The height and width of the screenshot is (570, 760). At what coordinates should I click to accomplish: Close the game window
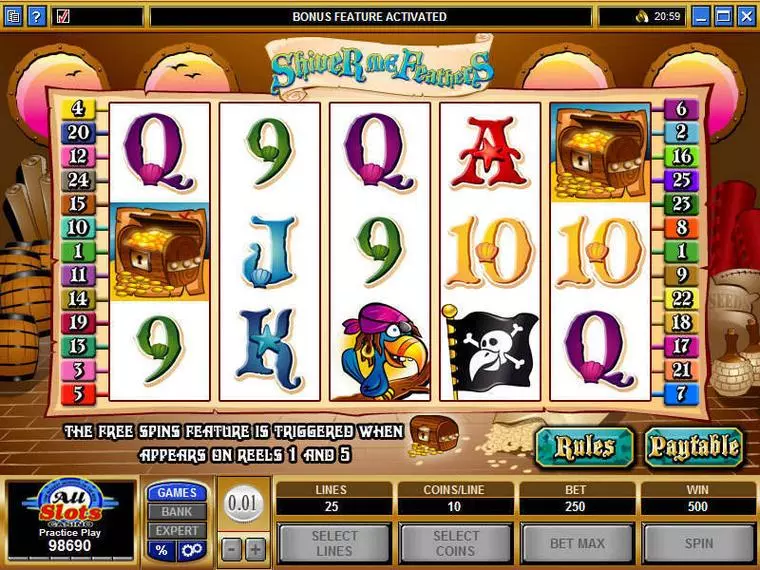point(747,16)
